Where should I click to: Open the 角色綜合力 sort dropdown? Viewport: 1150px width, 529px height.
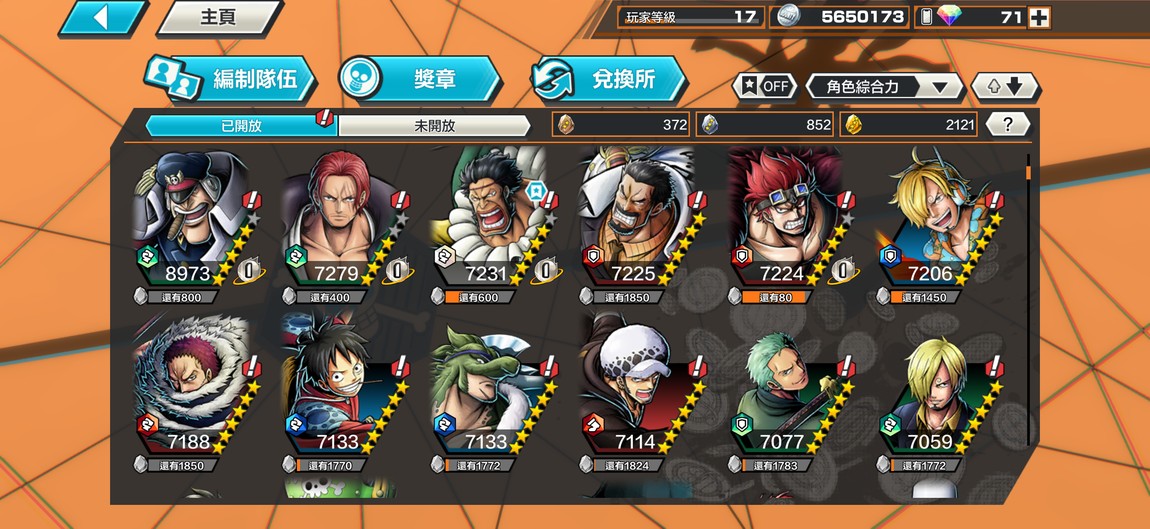click(x=884, y=87)
